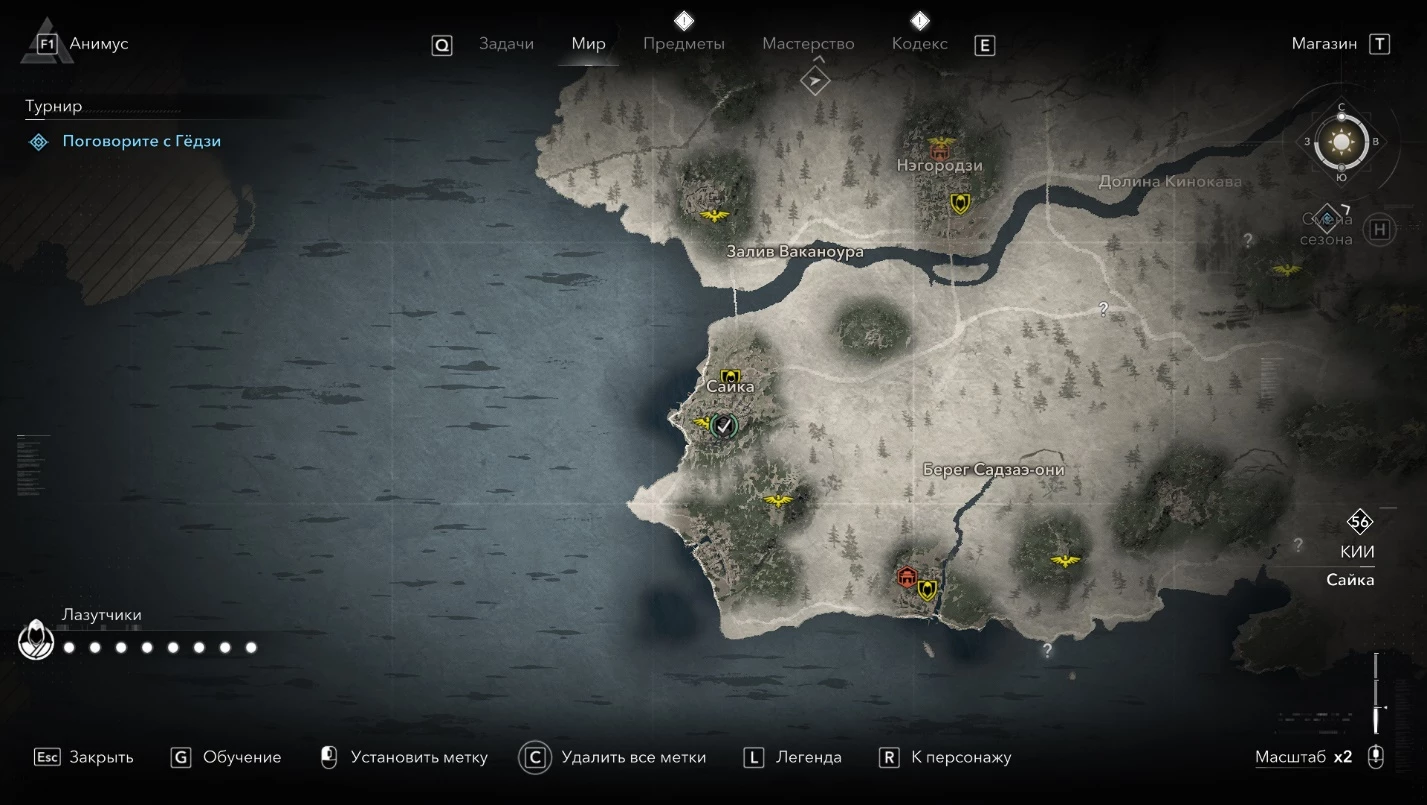Viewport: 1427px width, 805px height.
Task: Show the map Легенда
Action: [x=808, y=757]
